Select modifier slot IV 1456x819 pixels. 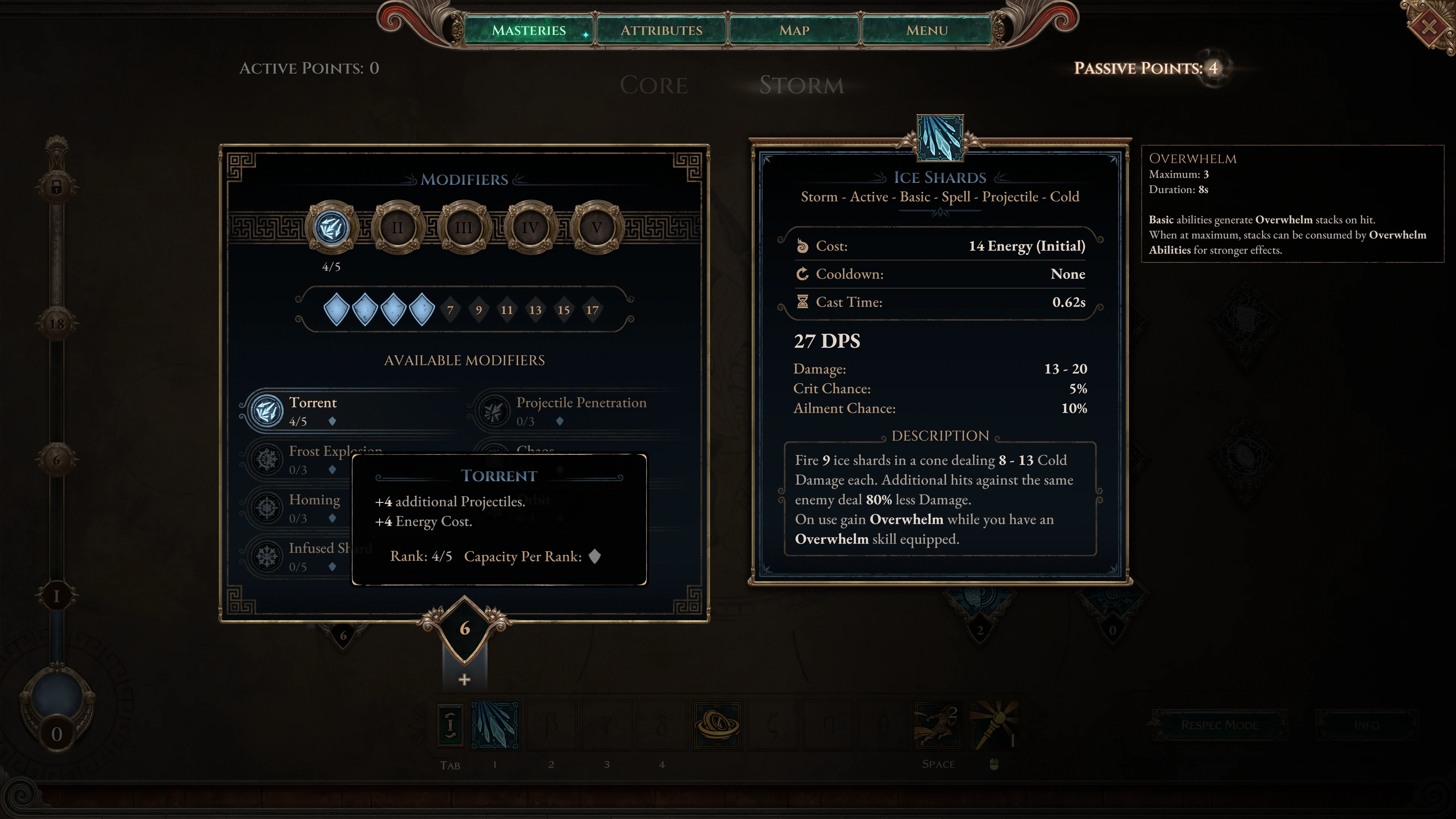pyautogui.click(x=530, y=228)
